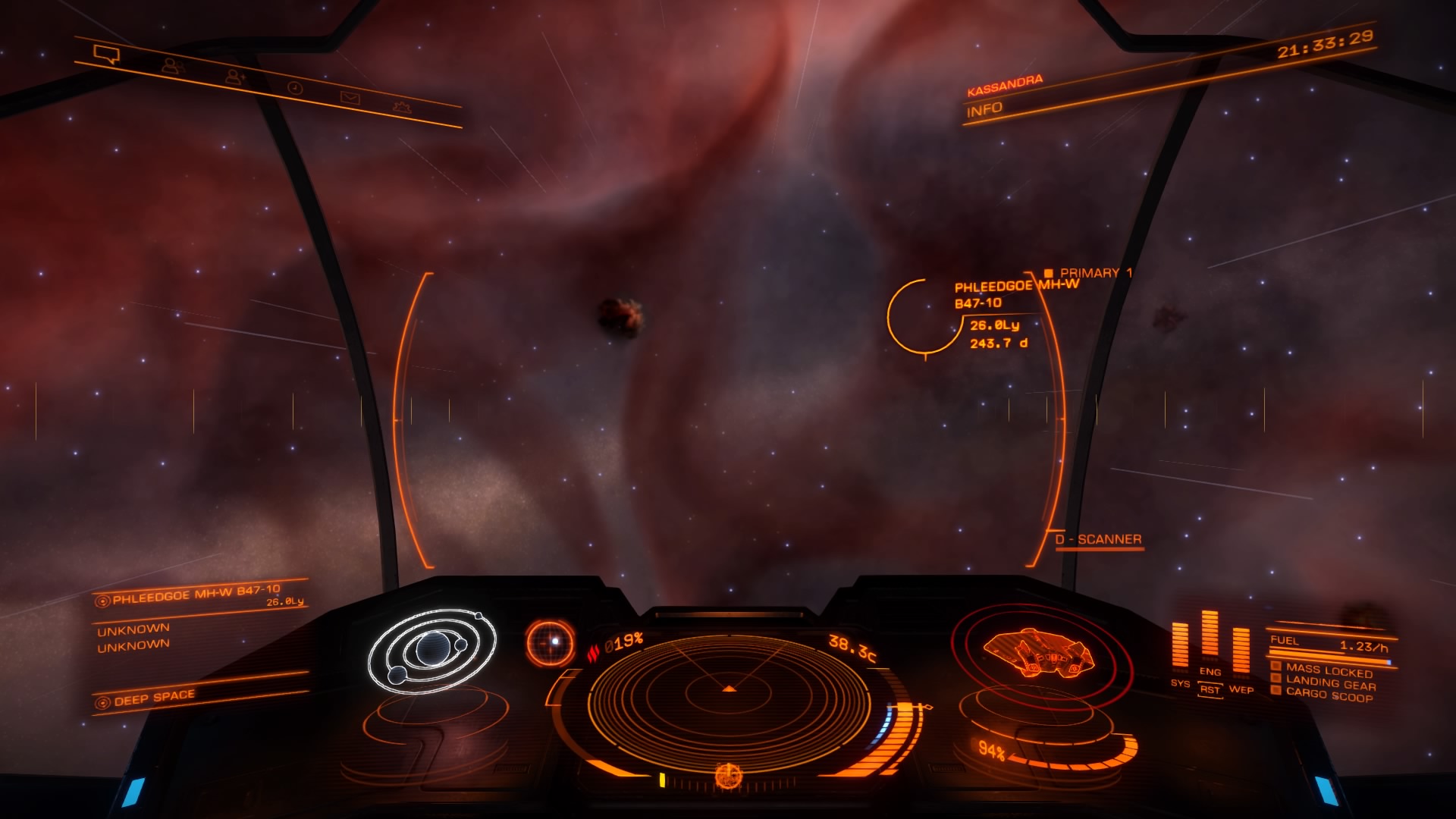This screenshot has height=819, width=1456.
Task: Click the circular radar scanner display
Action: pos(729,690)
